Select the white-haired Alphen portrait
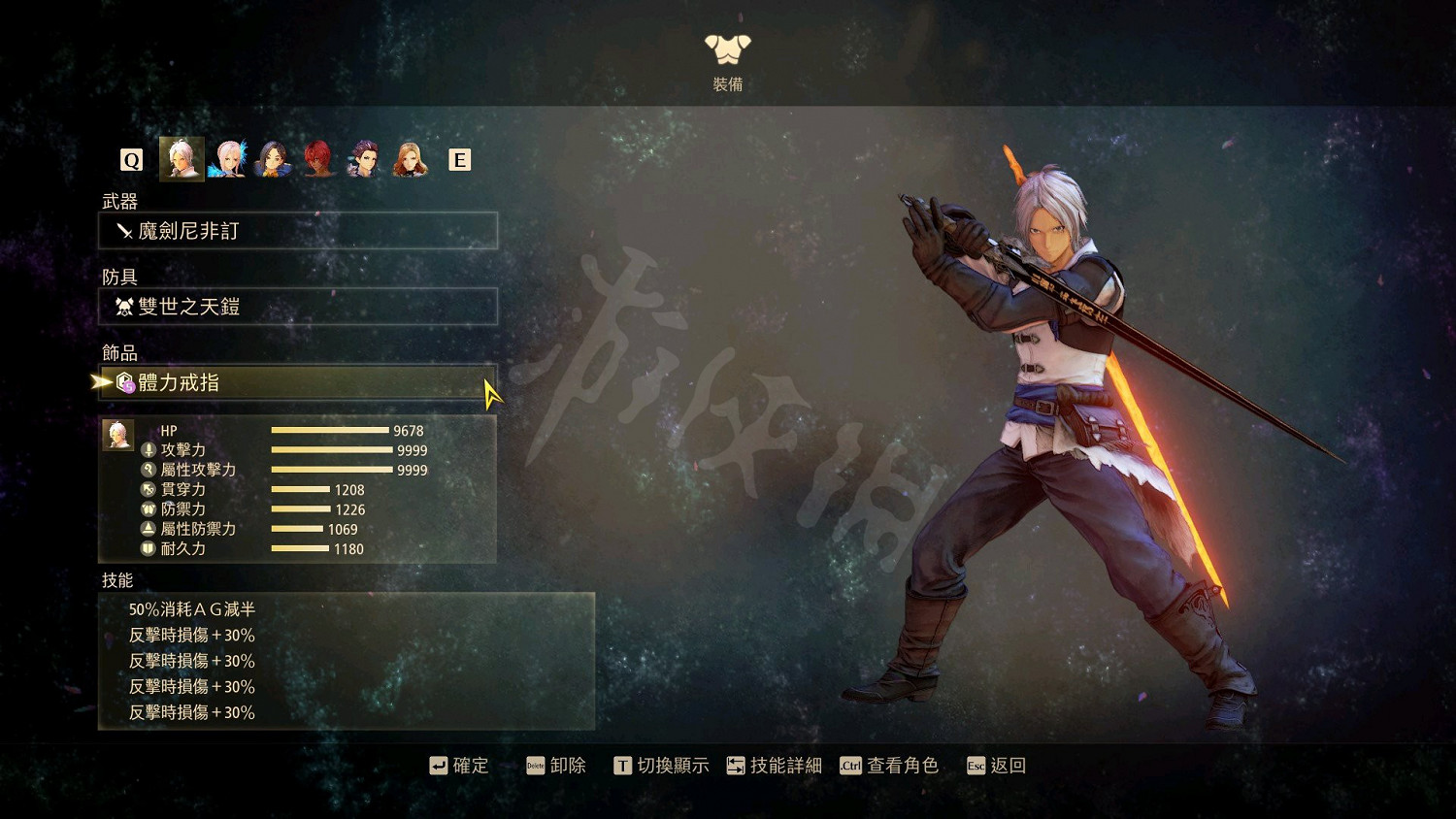This screenshot has height=819, width=1456. (182, 159)
